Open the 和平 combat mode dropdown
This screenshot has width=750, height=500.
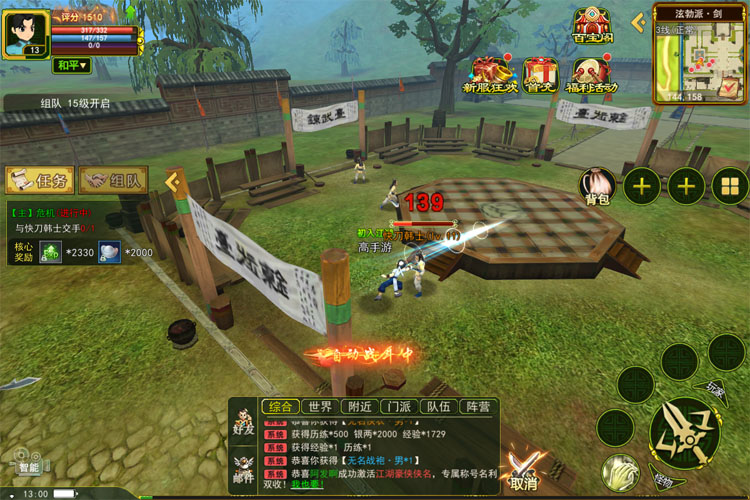tap(71, 66)
